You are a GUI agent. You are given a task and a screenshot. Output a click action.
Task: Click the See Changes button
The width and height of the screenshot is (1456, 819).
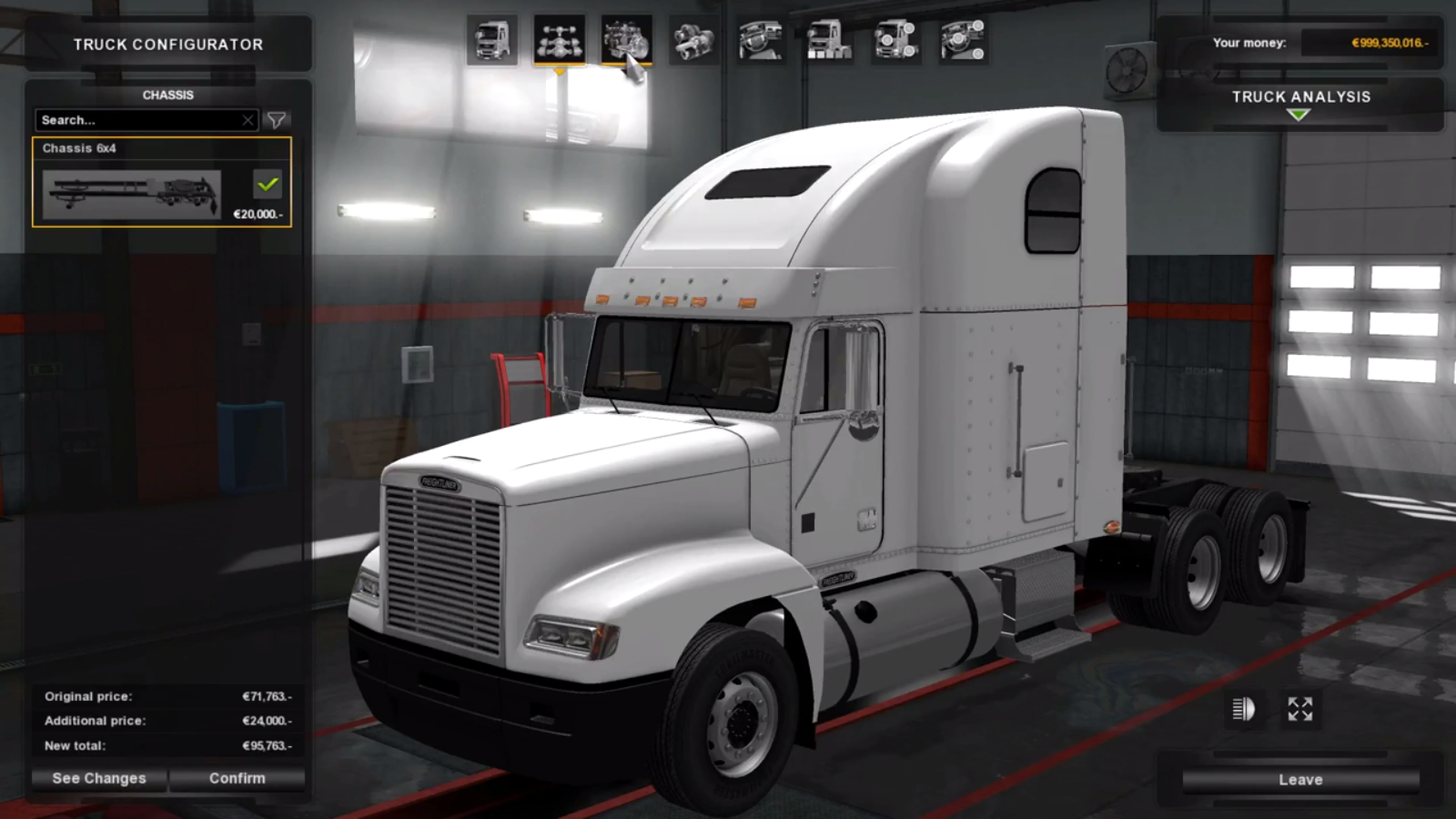(98, 778)
